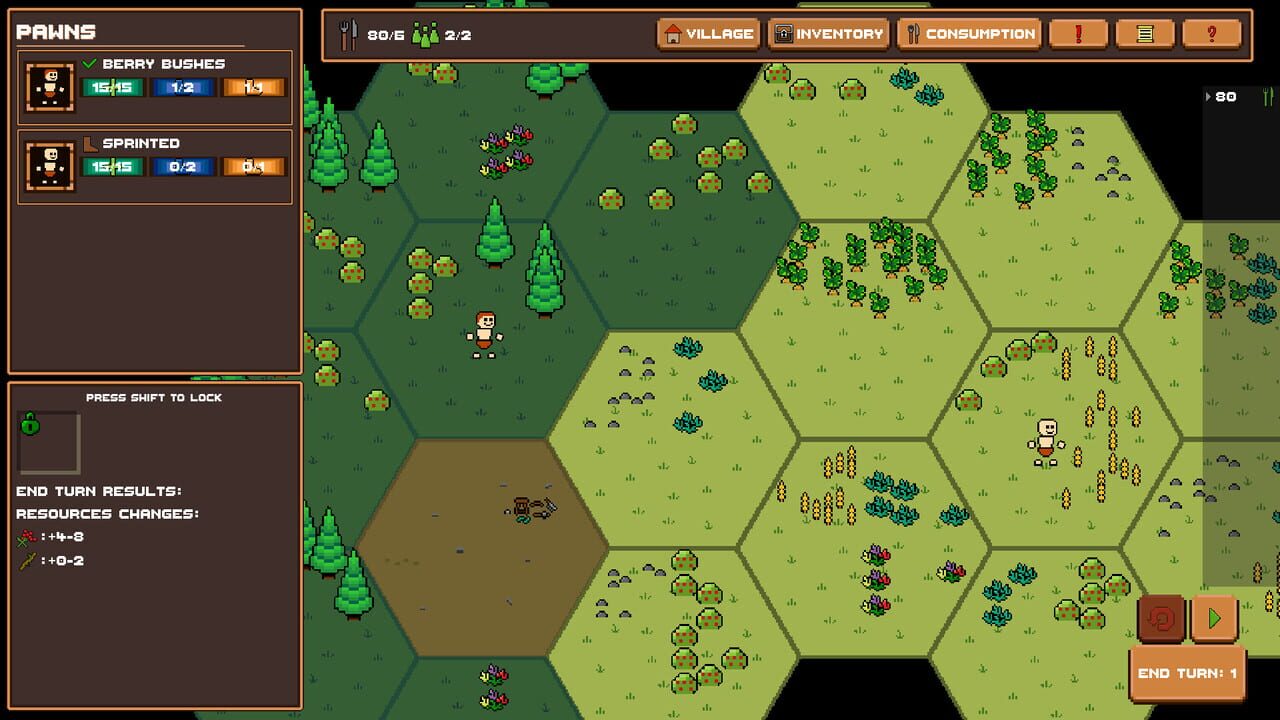Open the scroll log icon
This screenshot has height=720, width=1280.
click(x=1144, y=33)
